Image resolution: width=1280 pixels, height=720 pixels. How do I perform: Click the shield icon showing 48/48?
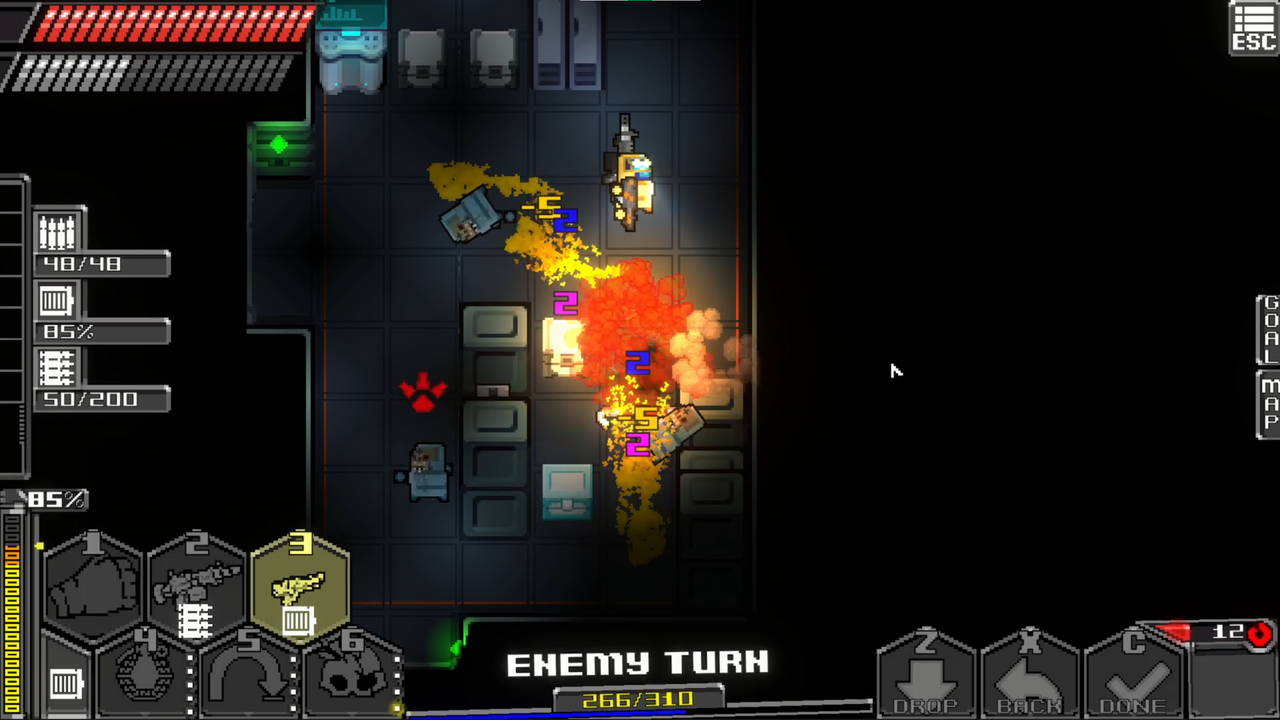tap(57, 232)
